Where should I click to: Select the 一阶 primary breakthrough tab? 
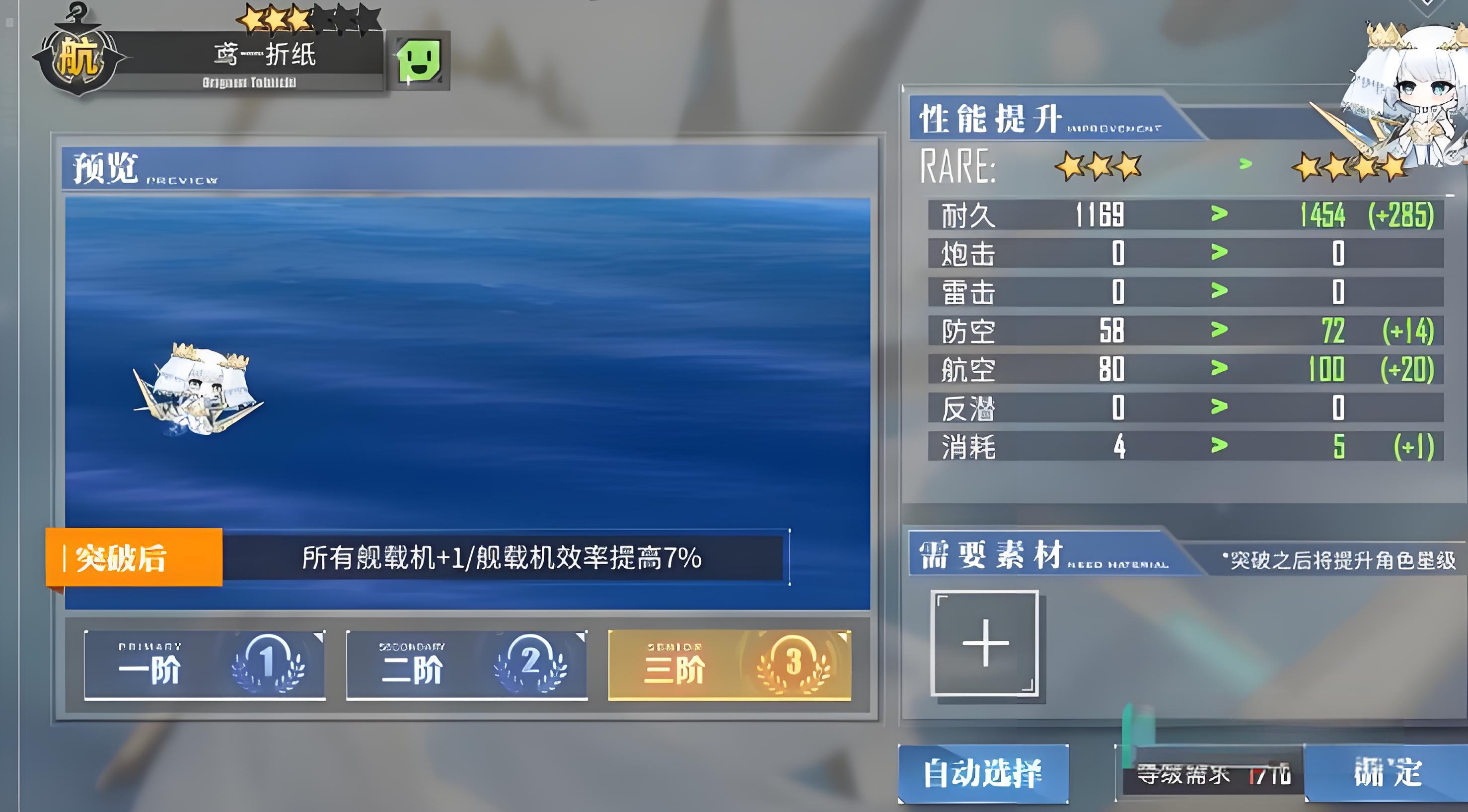205,665
